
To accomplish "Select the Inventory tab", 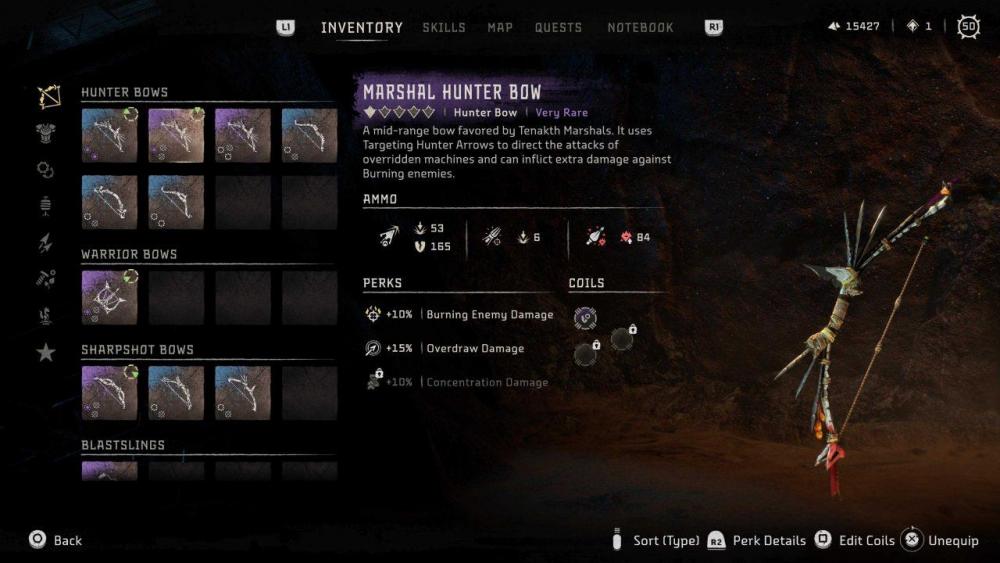I will (361, 28).
